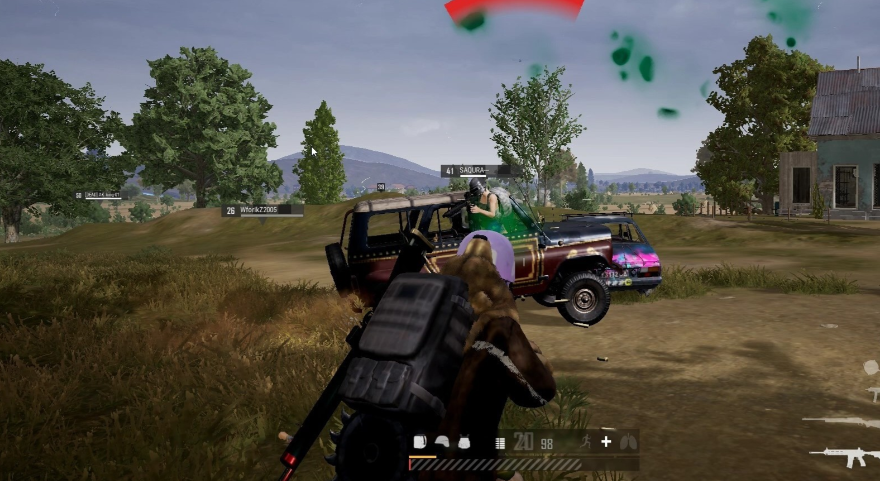Click the vest armor icon
880x481 pixels.
[x=463, y=442]
